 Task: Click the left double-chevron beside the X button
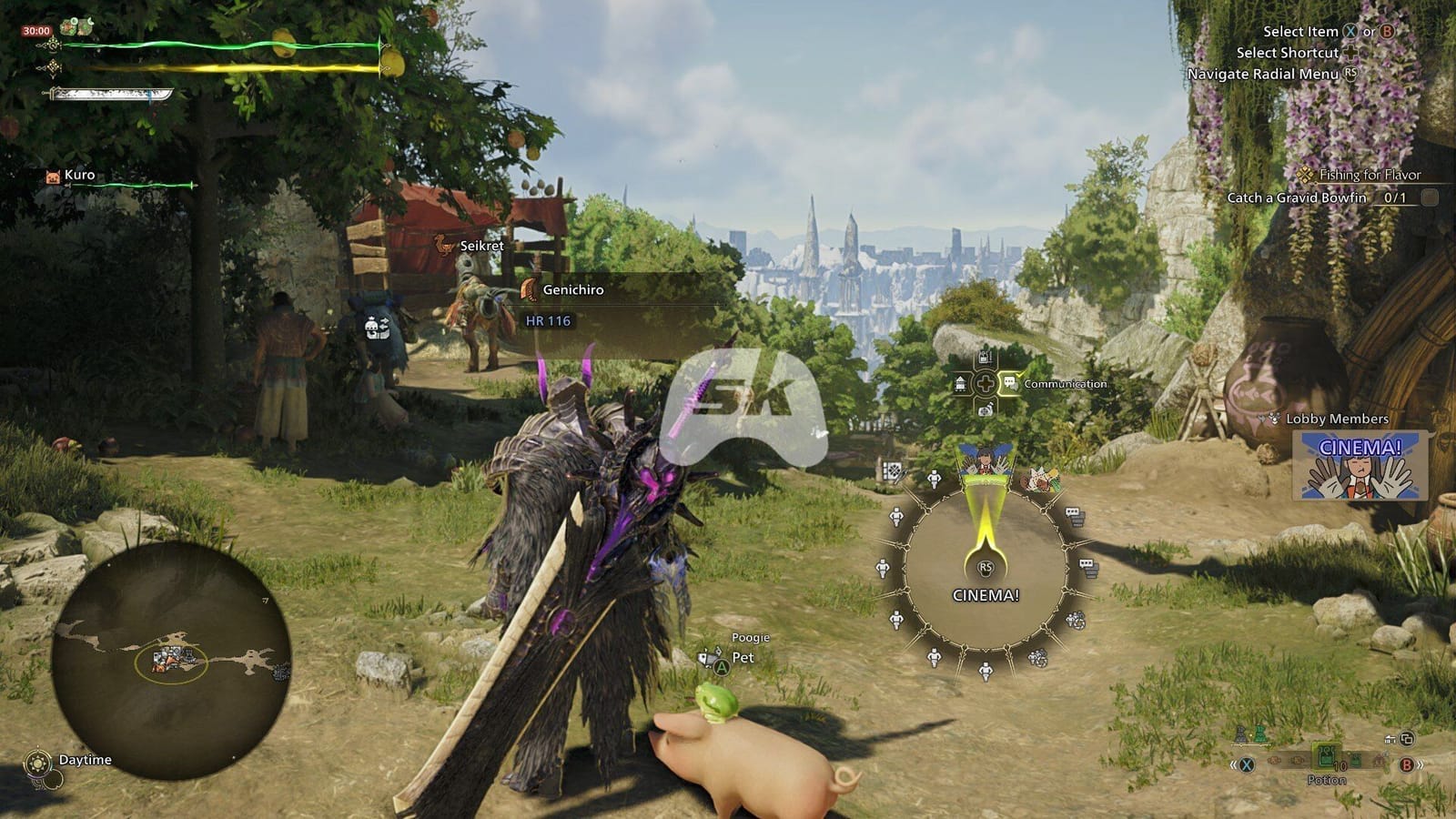pos(1233,764)
